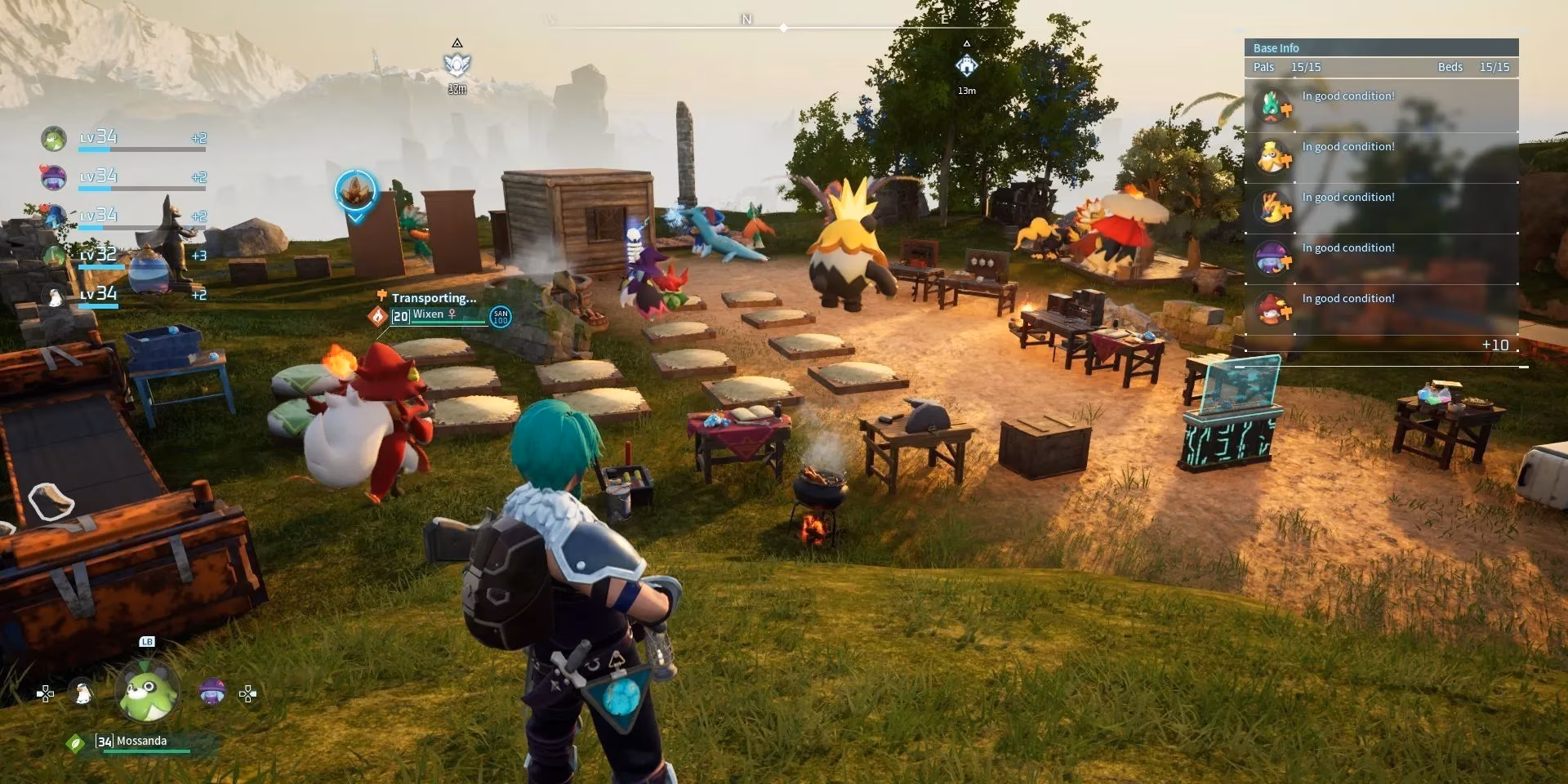
Task: Select the white penguin portrait in party list
Action: point(54,296)
